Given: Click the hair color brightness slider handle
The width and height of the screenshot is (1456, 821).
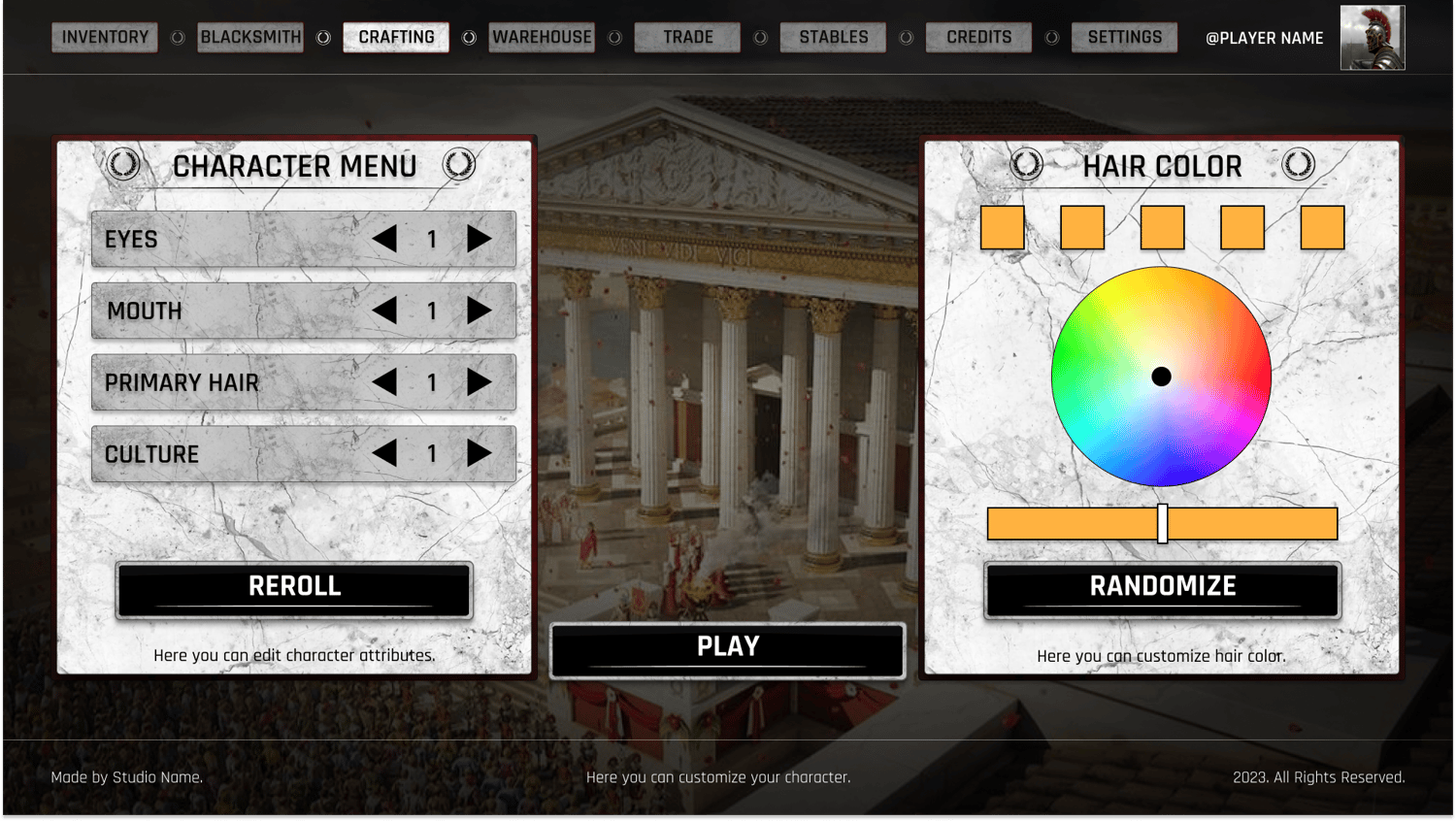Looking at the screenshot, I should tap(1162, 524).
